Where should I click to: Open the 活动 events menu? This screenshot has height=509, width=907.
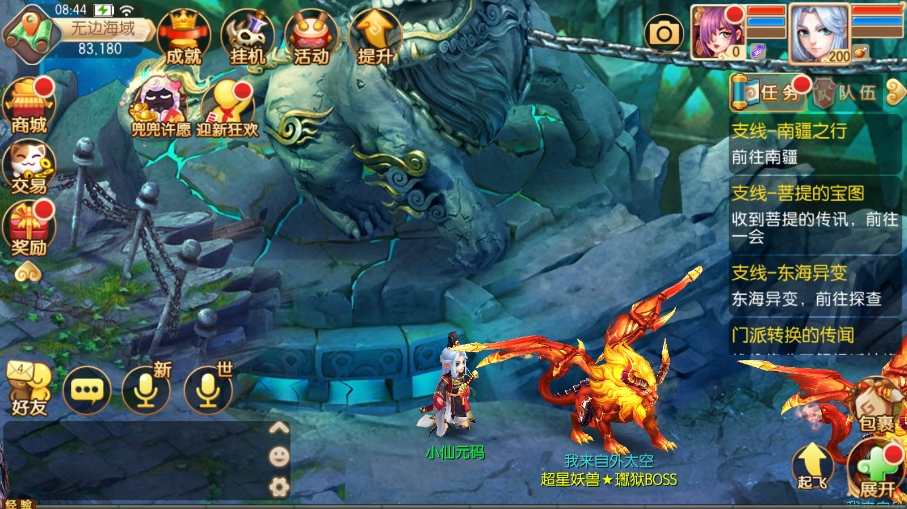311,38
